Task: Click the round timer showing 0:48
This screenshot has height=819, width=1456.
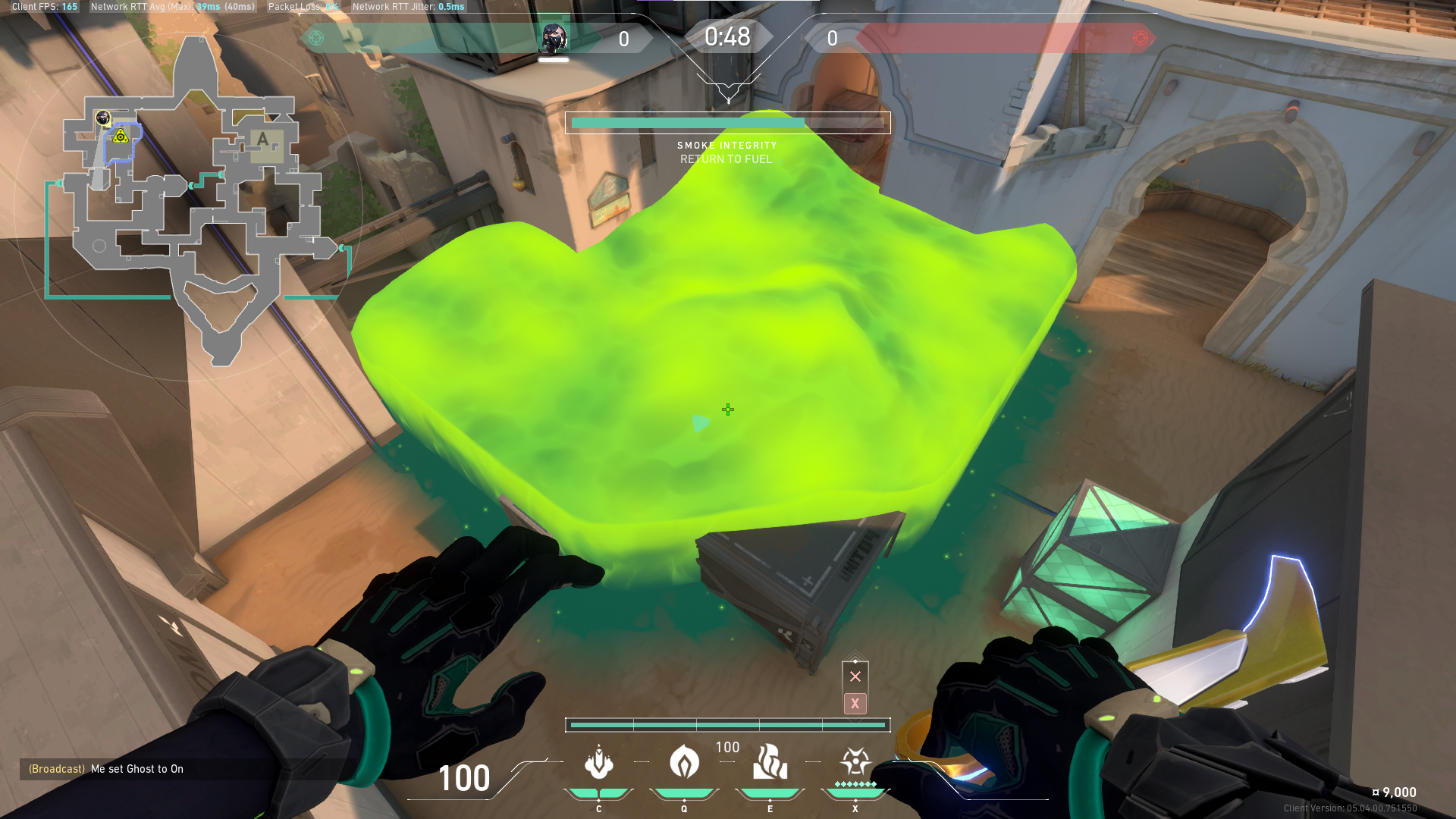Action: (726, 36)
